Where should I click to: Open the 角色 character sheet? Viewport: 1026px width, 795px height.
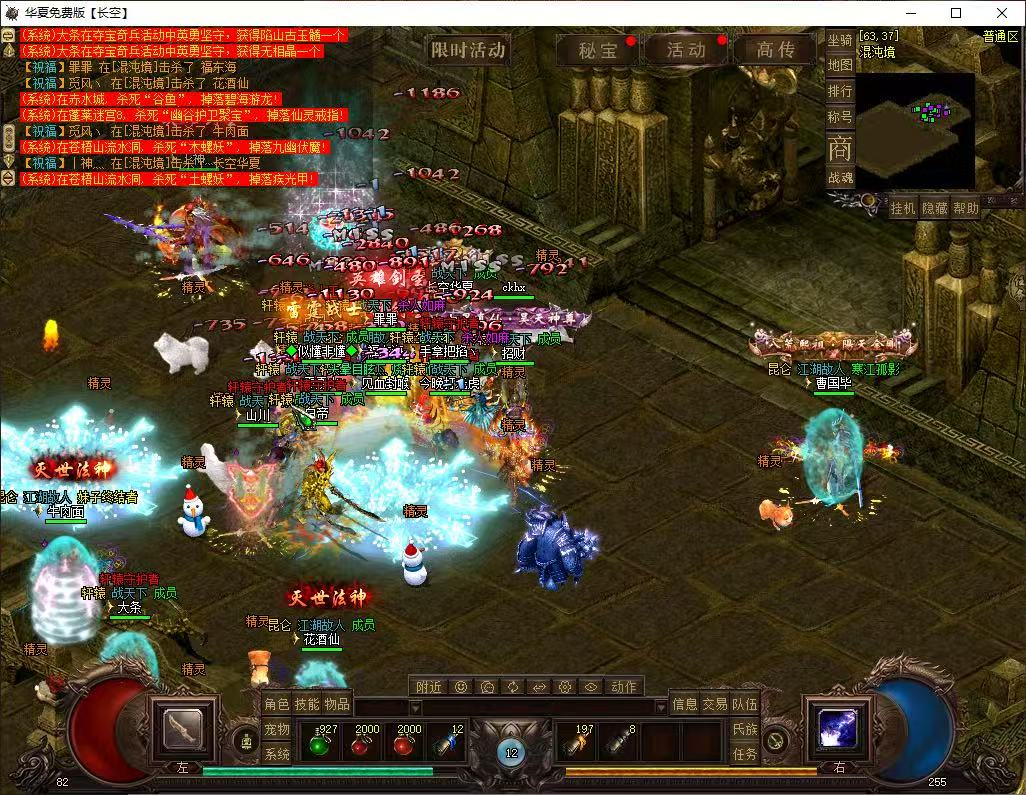pos(276,704)
